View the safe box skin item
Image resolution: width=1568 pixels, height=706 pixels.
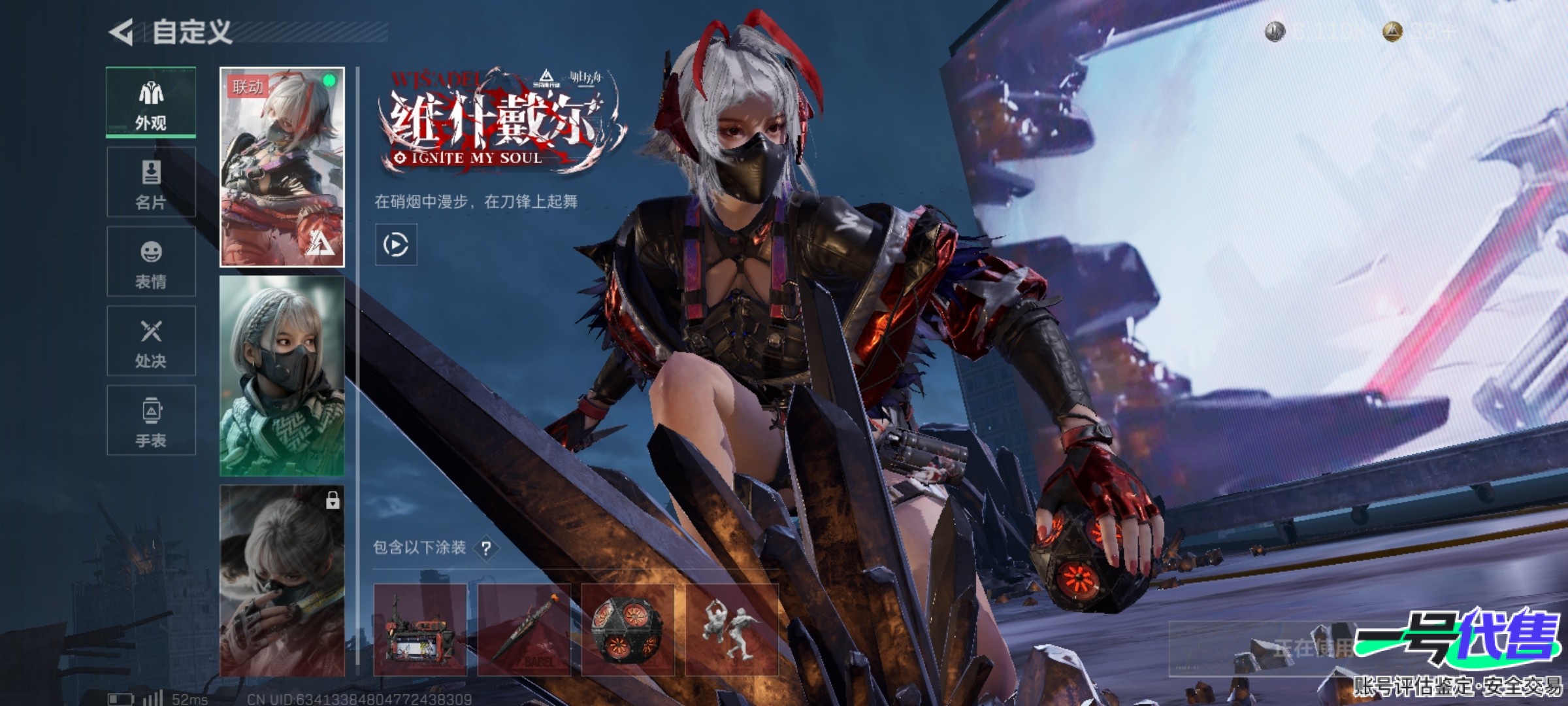click(x=420, y=630)
